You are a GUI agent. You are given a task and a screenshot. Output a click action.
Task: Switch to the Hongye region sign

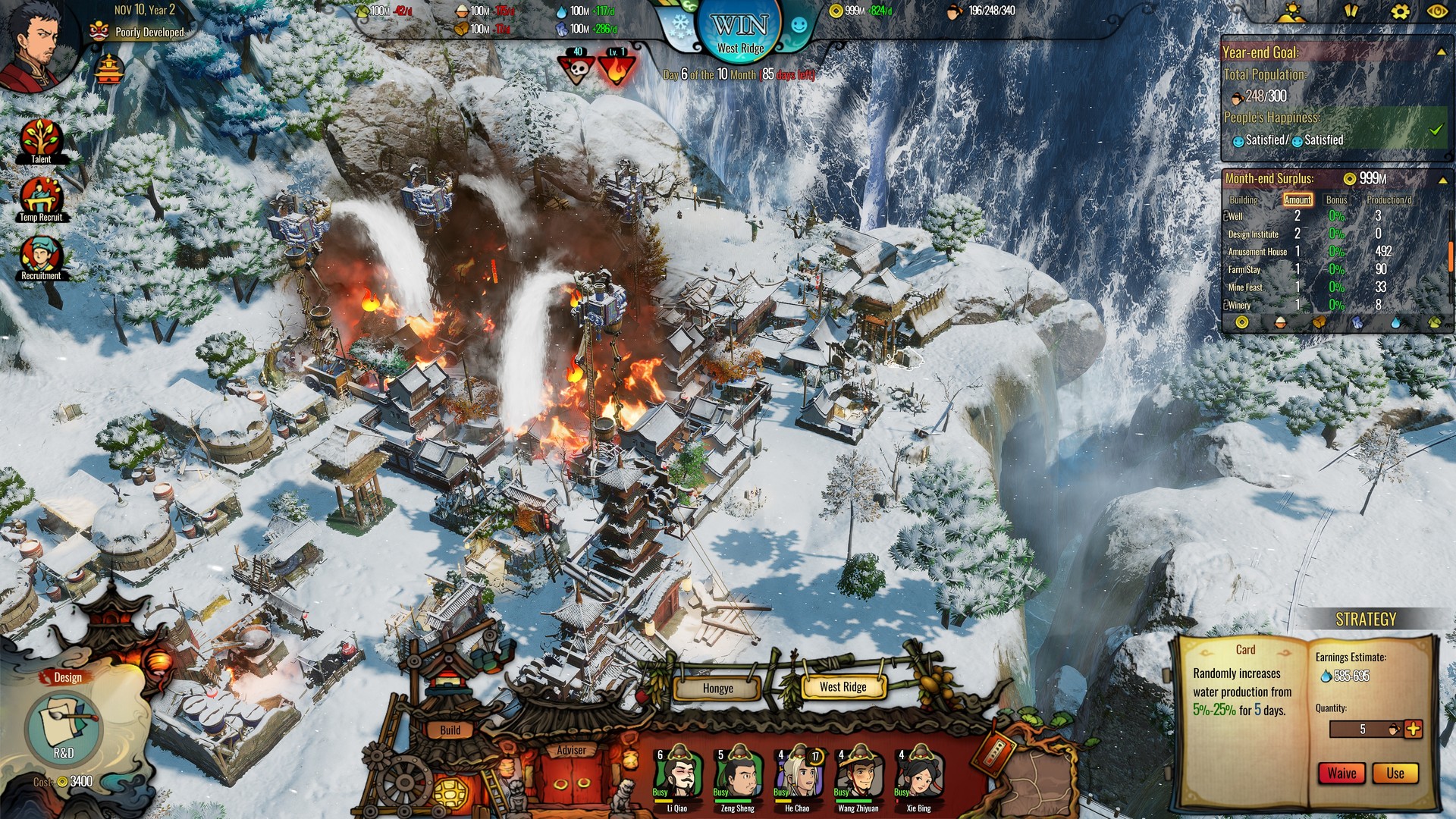717,688
